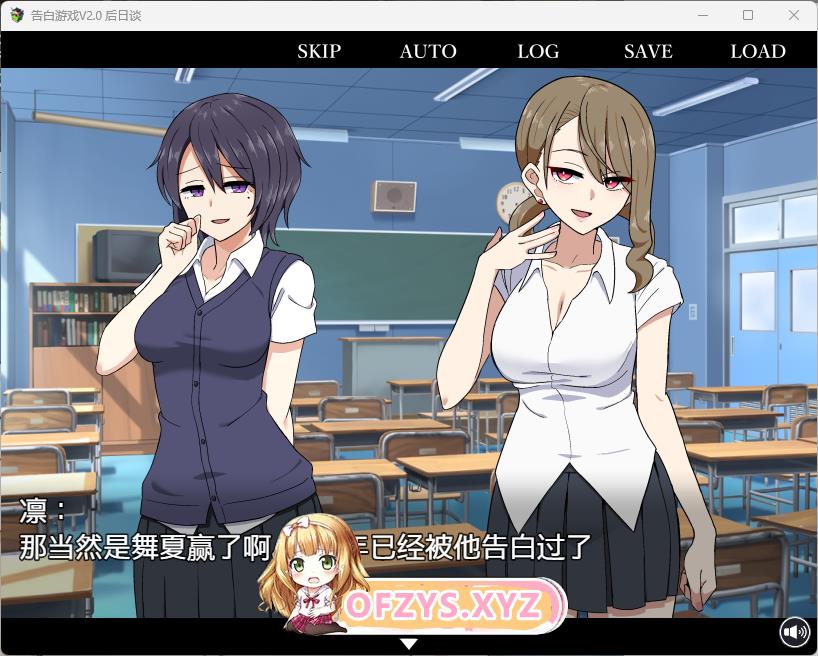Close the game window
818x656 pixels.
tap(794, 15)
